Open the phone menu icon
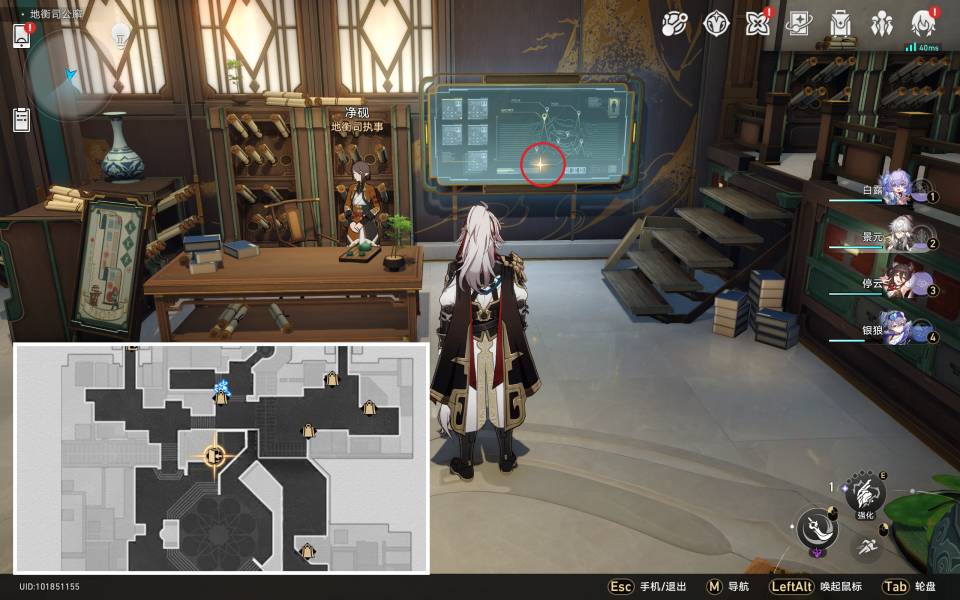This screenshot has width=960, height=600. [x=22, y=35]
